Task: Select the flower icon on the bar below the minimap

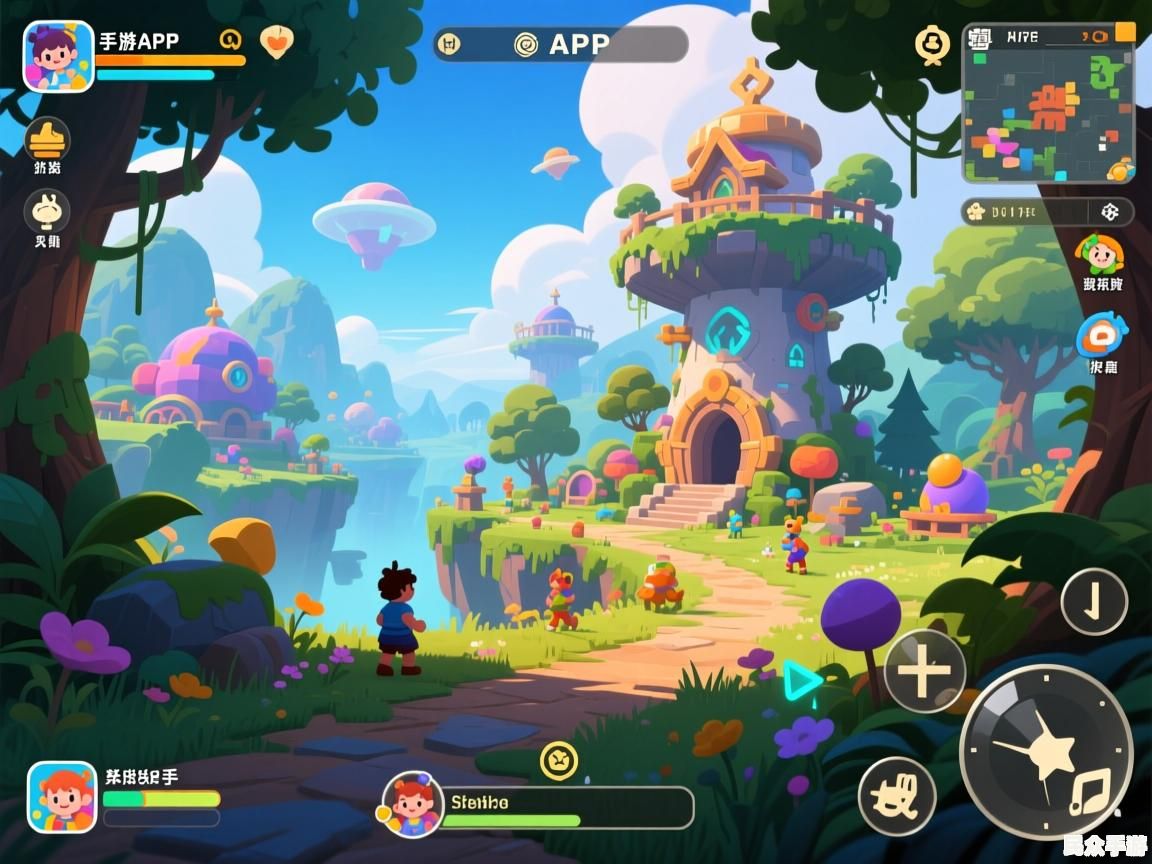Action: tap(975, 212)
